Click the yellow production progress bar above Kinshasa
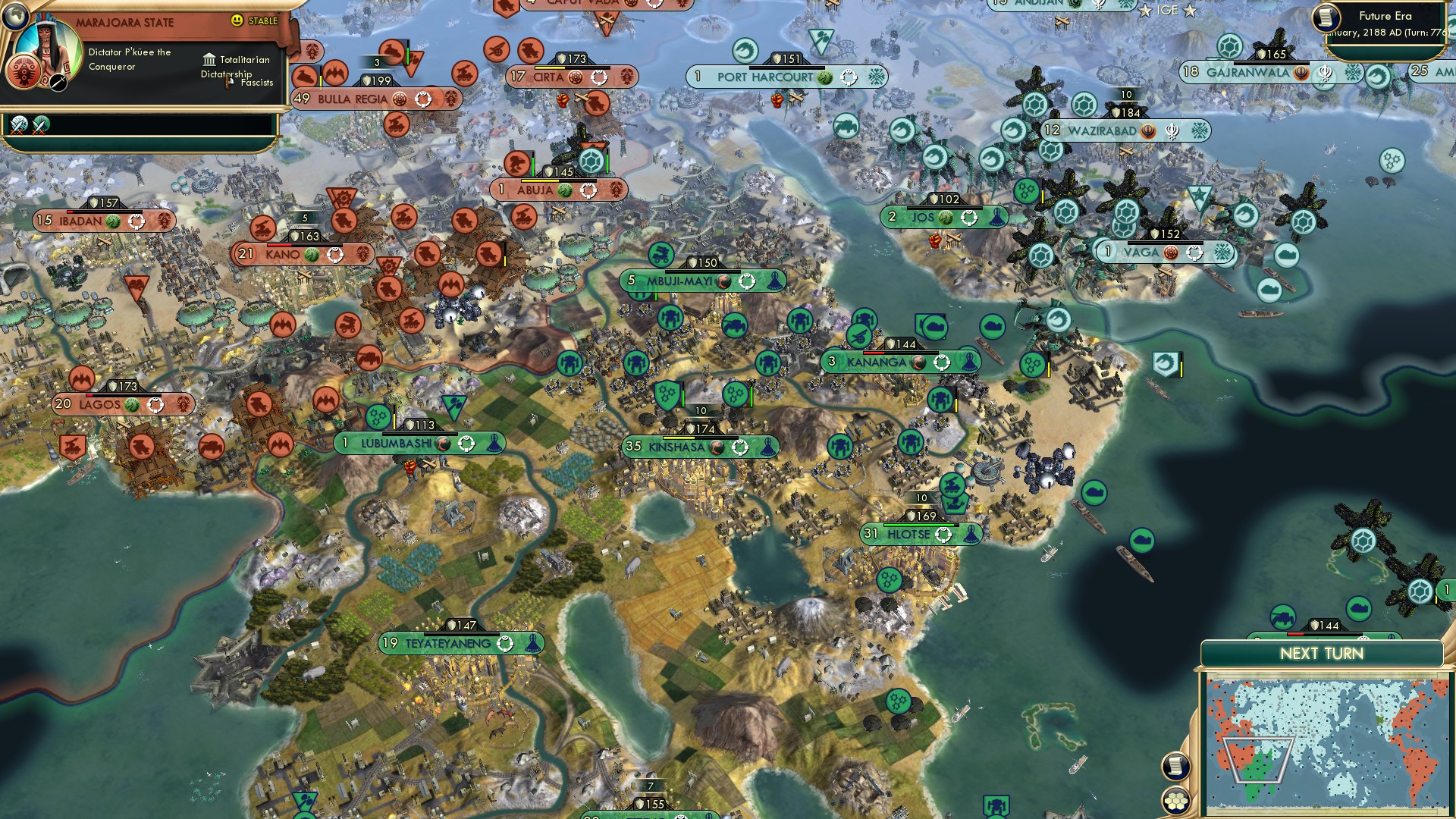This screenshot has width=1456, height=819. tap(679, 438)
